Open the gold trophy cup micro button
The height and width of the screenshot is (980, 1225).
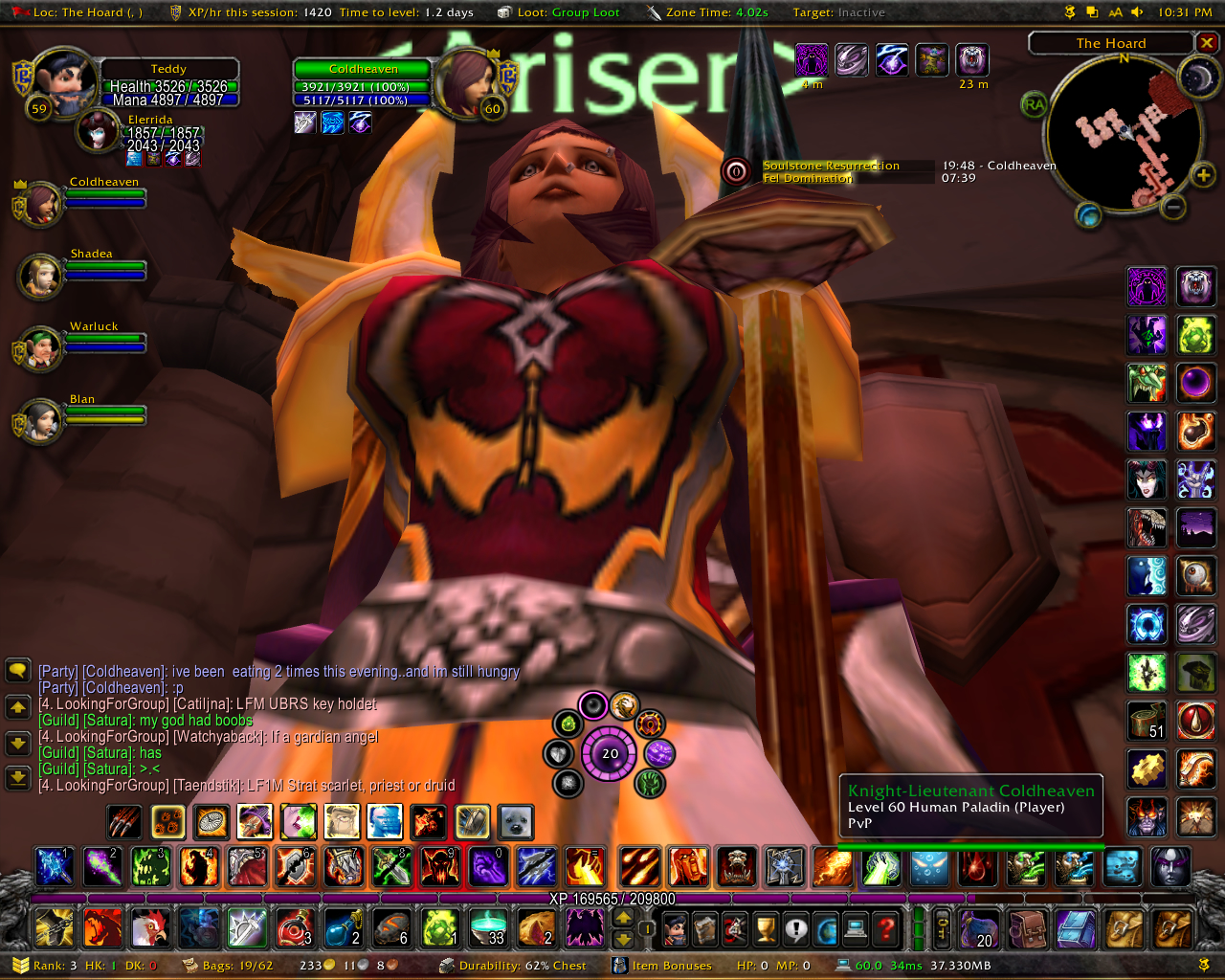point(766,927)
